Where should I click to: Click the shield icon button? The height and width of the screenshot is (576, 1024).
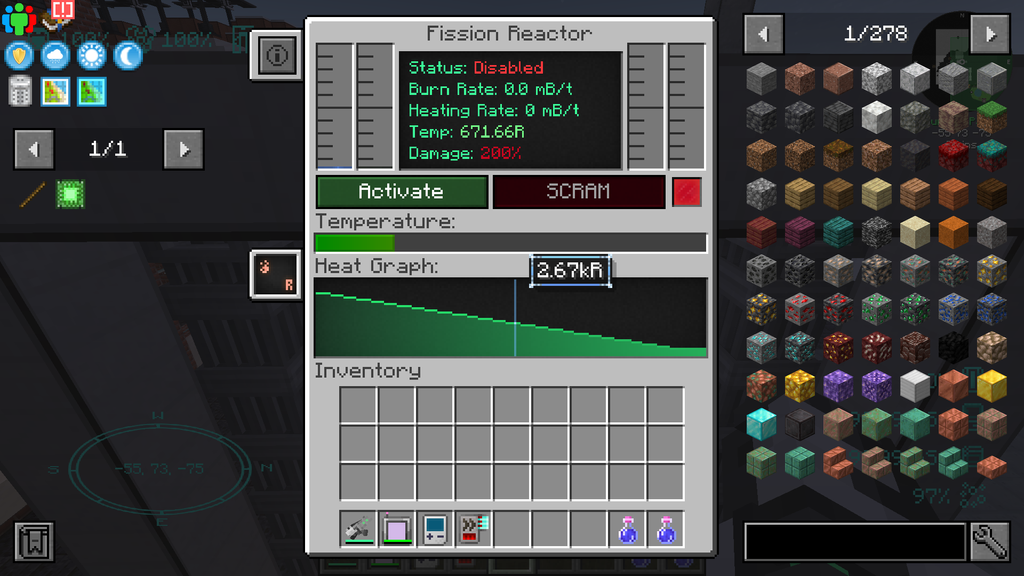coord(20,56)
